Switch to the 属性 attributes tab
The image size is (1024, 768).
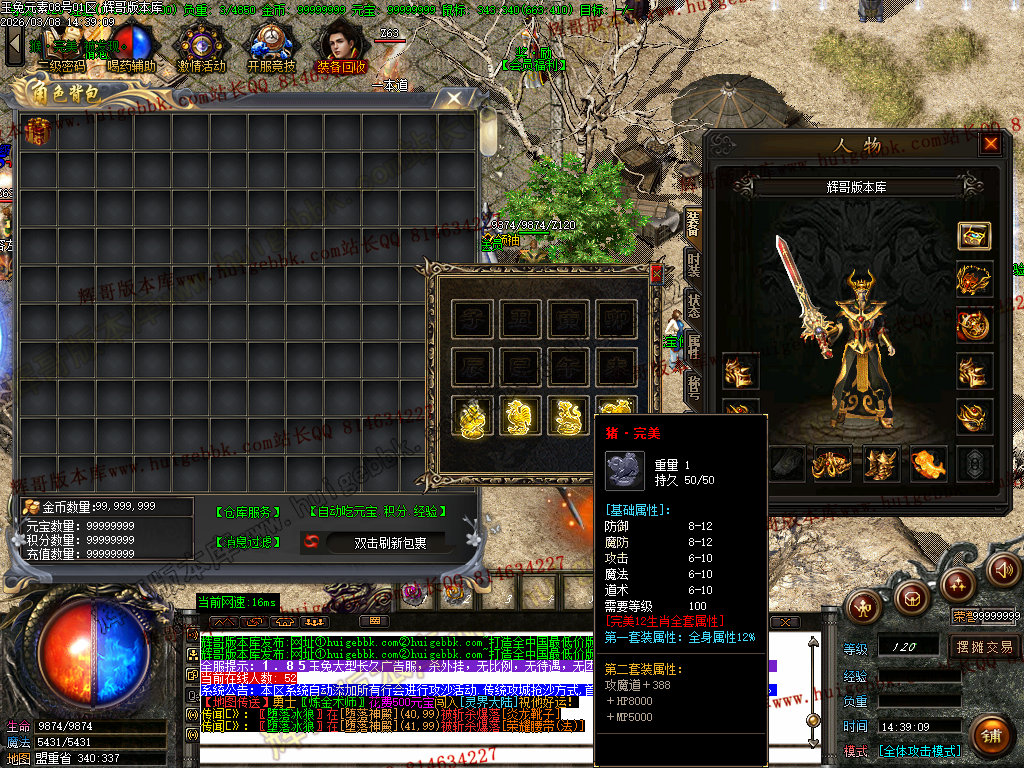click(x=694, y=346)
